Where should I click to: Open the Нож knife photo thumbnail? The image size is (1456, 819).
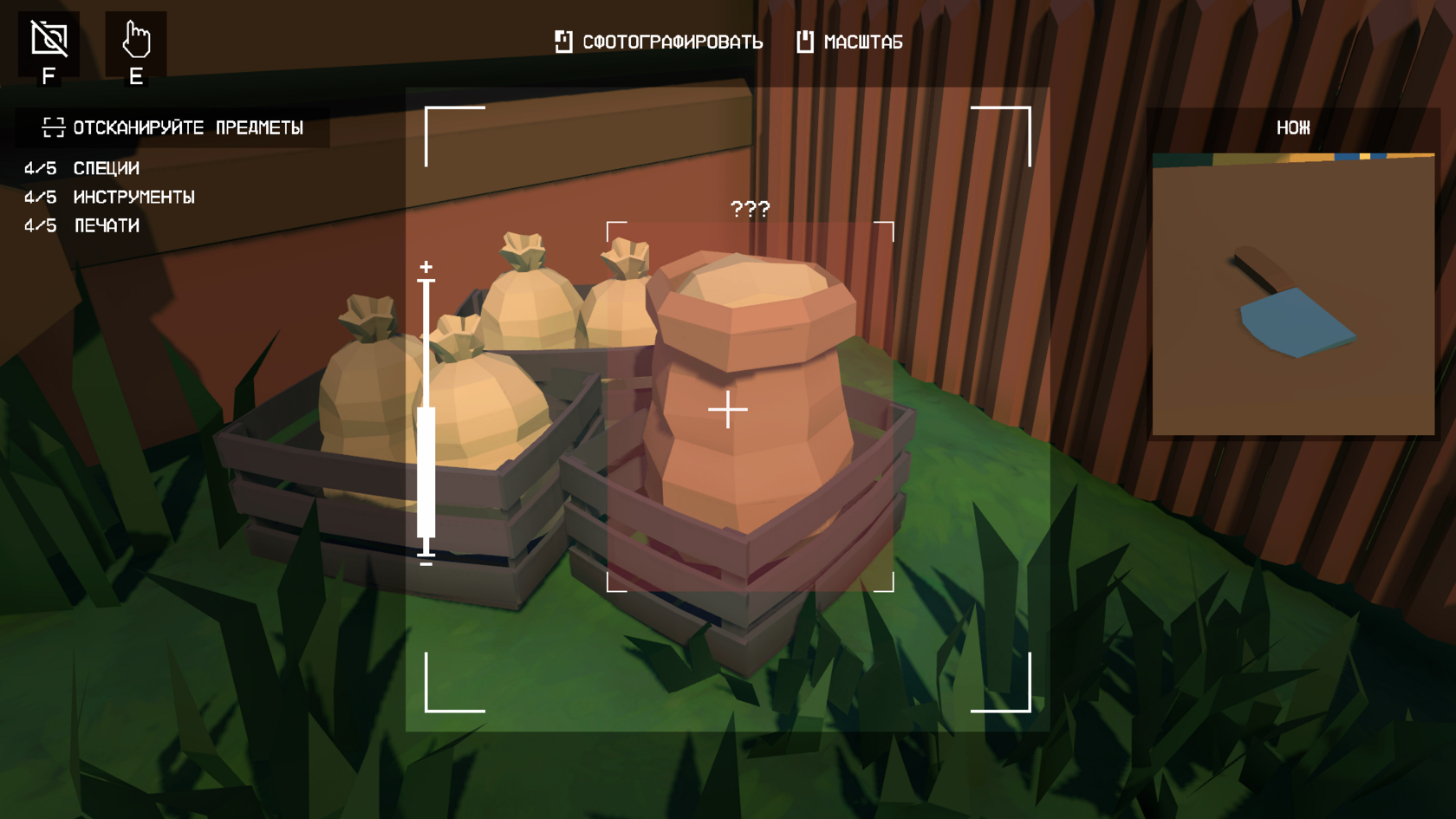(1293, 295)
